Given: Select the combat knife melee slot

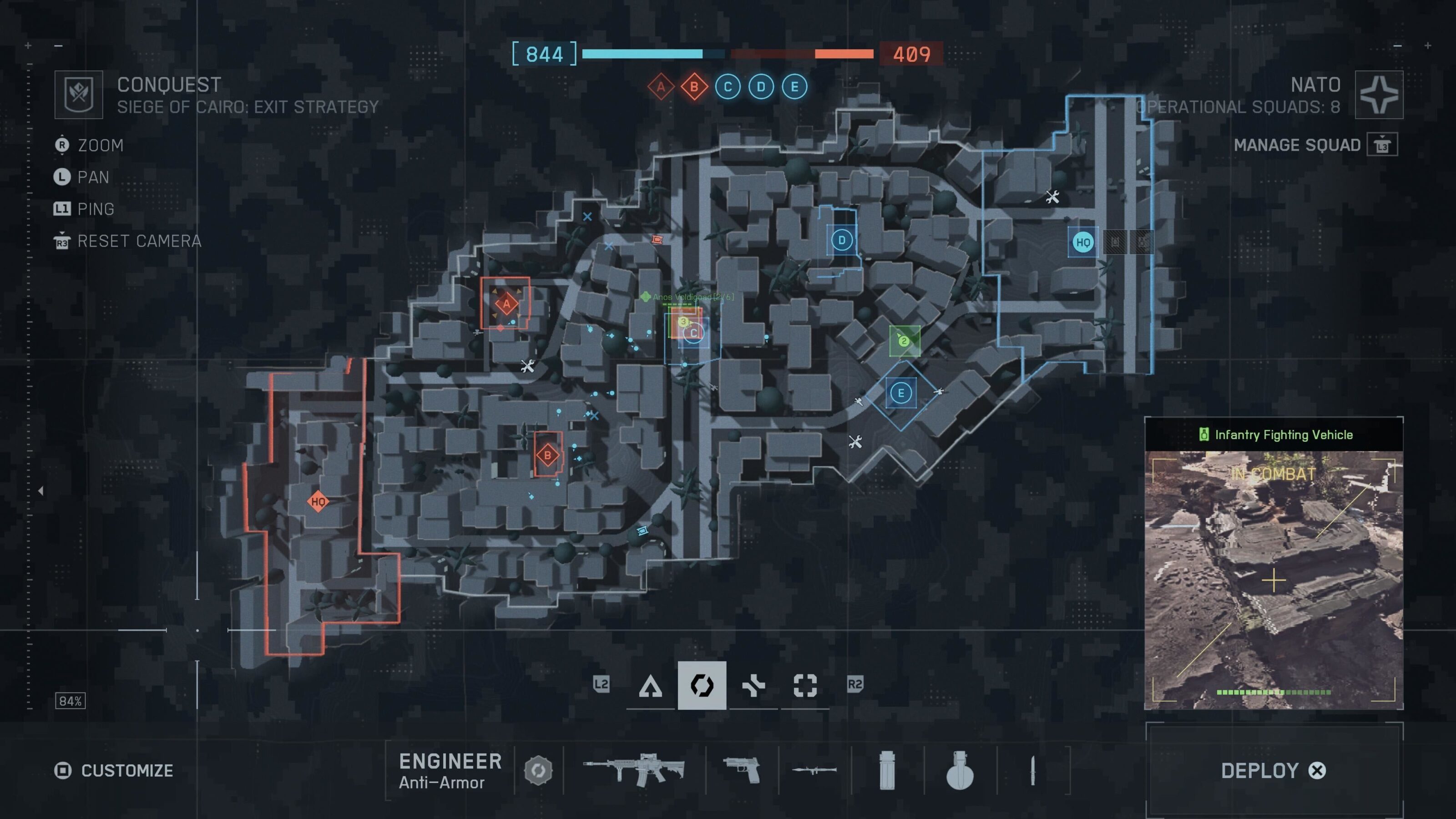Looking at the screenshot, I should pos(1033,770).
